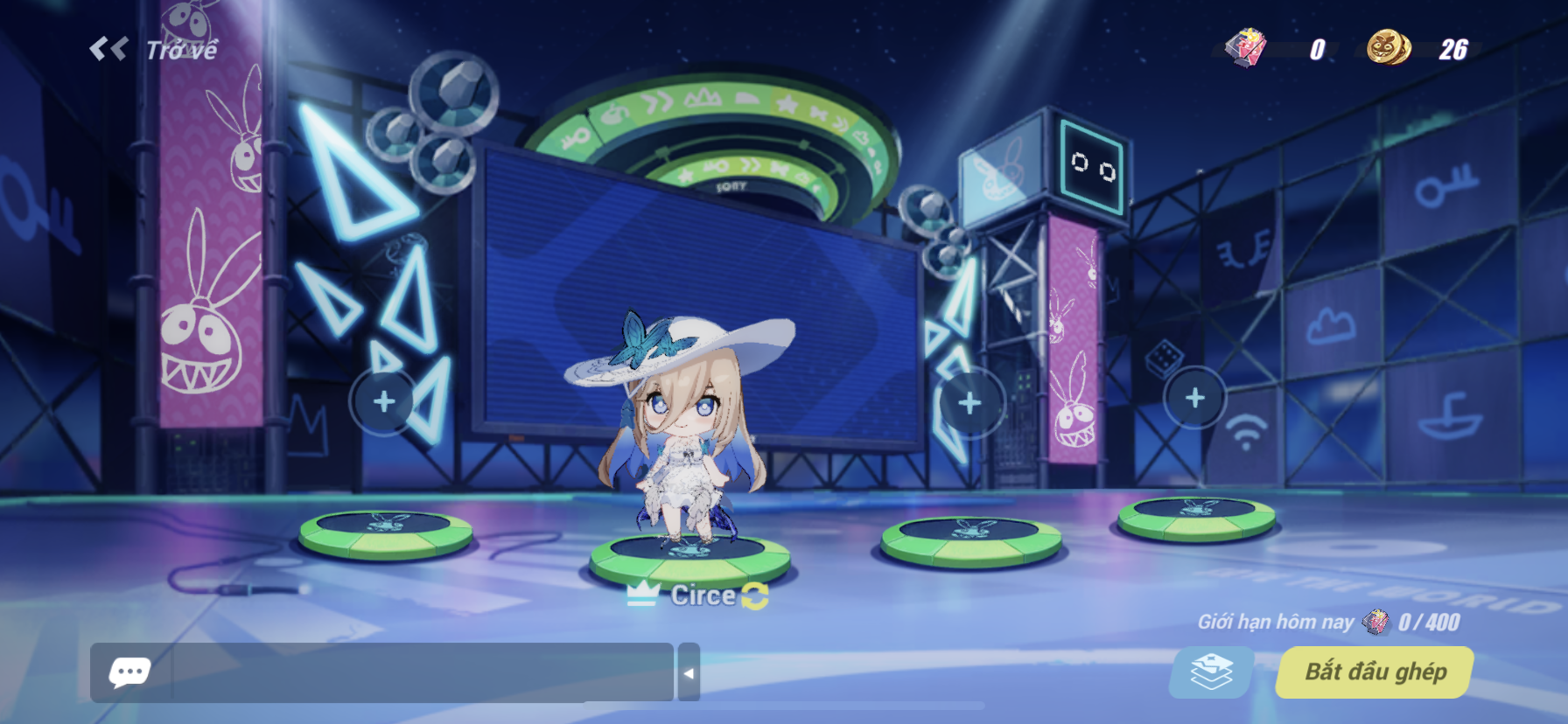1568x724 pixels.
Task: Click the plus button on the left trampoline
Action: click(382, 400)
